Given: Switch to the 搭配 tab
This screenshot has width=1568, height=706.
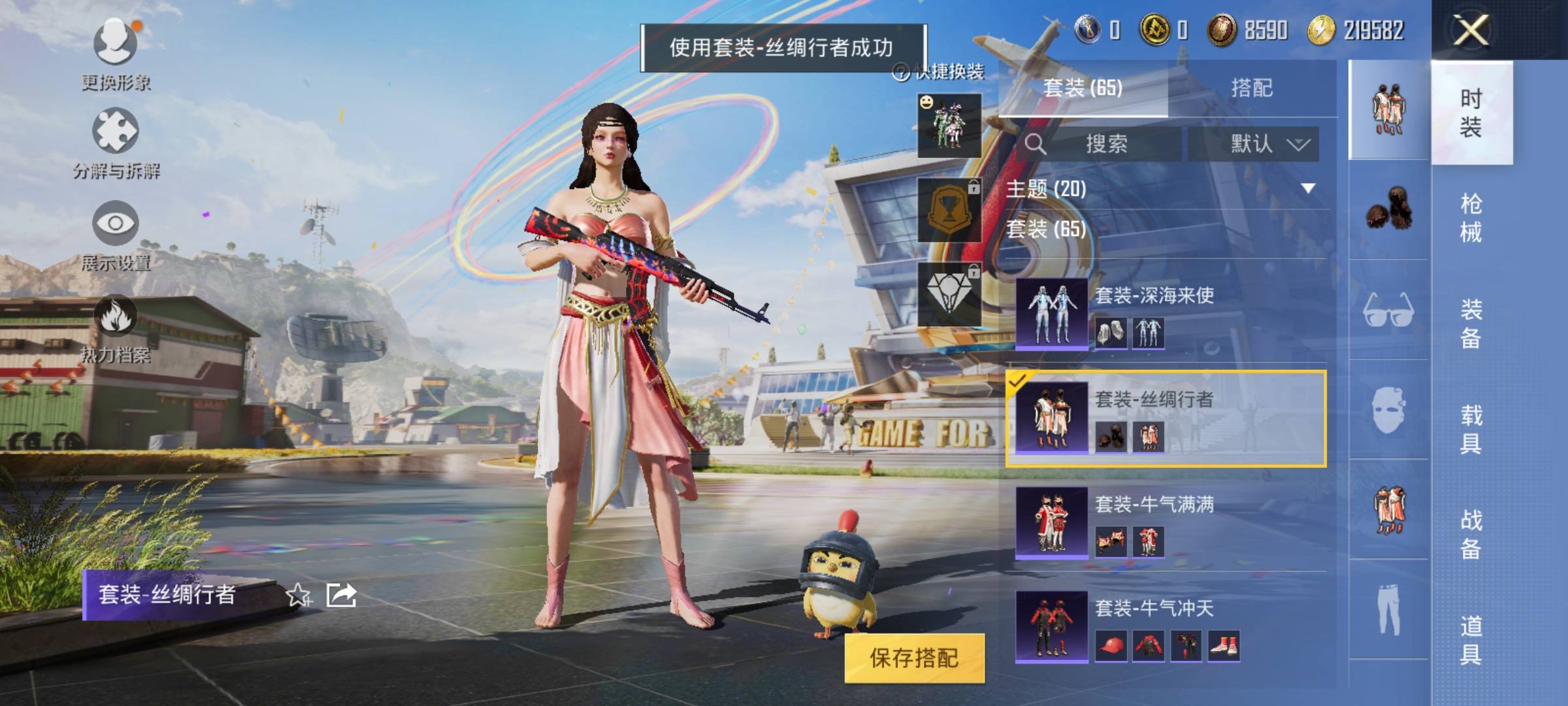Looking at the screenshot, I should tap(1251, 88).
